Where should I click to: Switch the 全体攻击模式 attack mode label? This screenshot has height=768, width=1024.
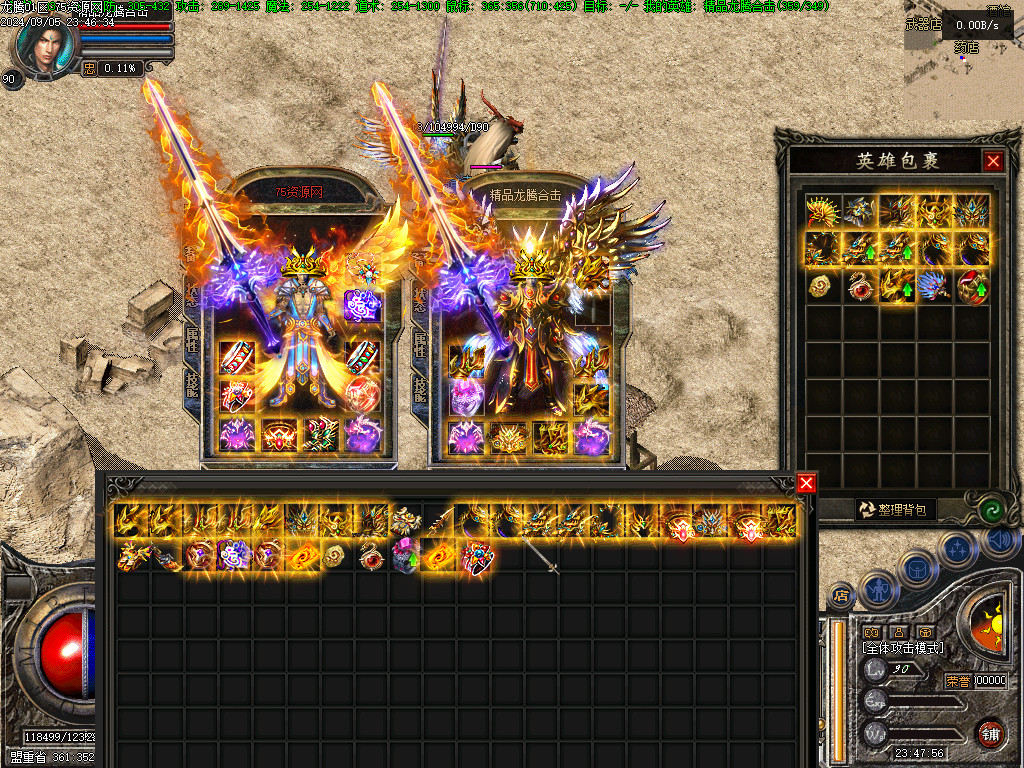pos(903,648)
